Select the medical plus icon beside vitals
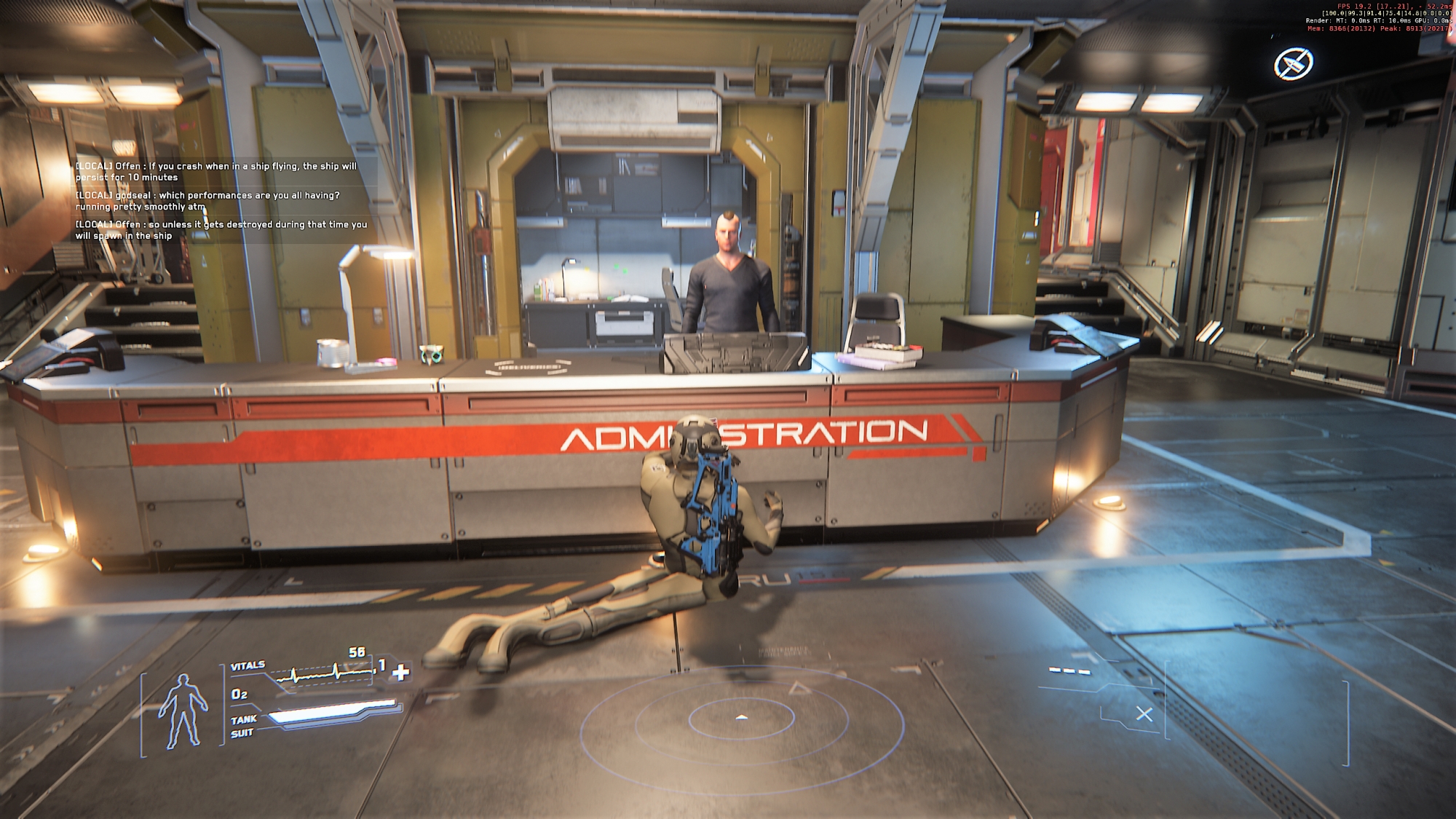This screenshot has height=819, width=1456. [400, 673]
